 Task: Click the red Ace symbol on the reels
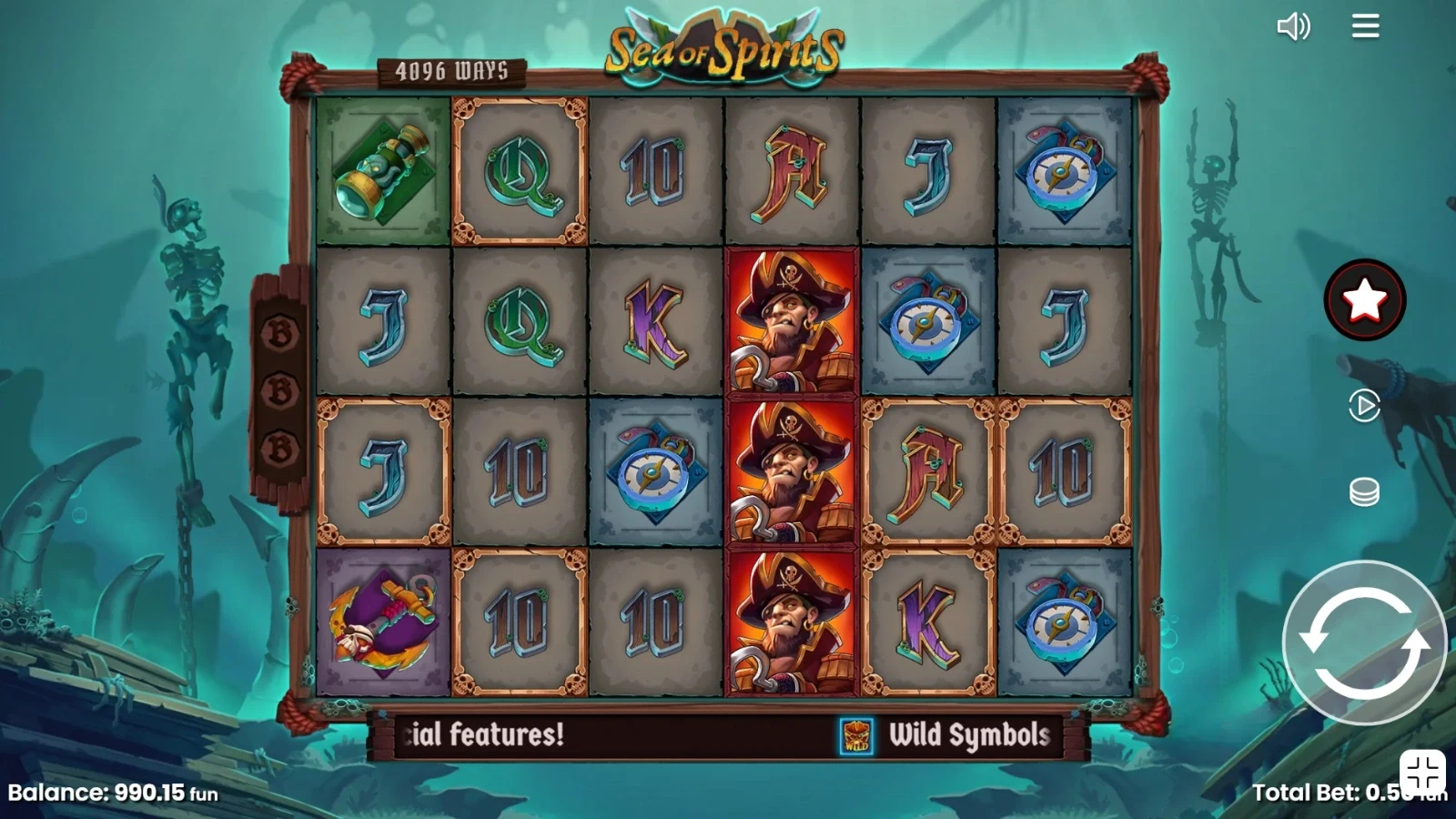click(x=791, y=170)
